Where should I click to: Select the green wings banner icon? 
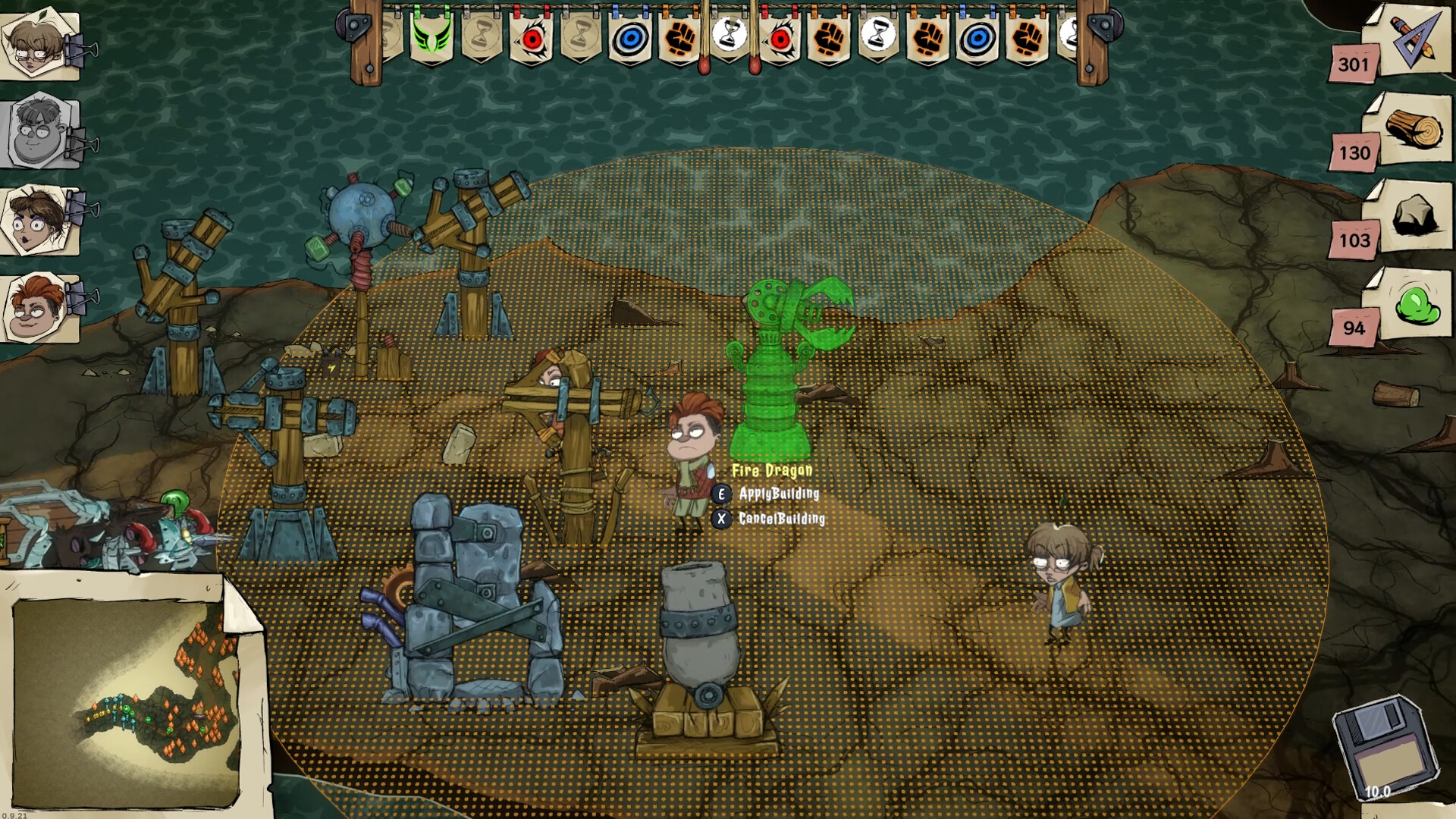tap(432, 36)
